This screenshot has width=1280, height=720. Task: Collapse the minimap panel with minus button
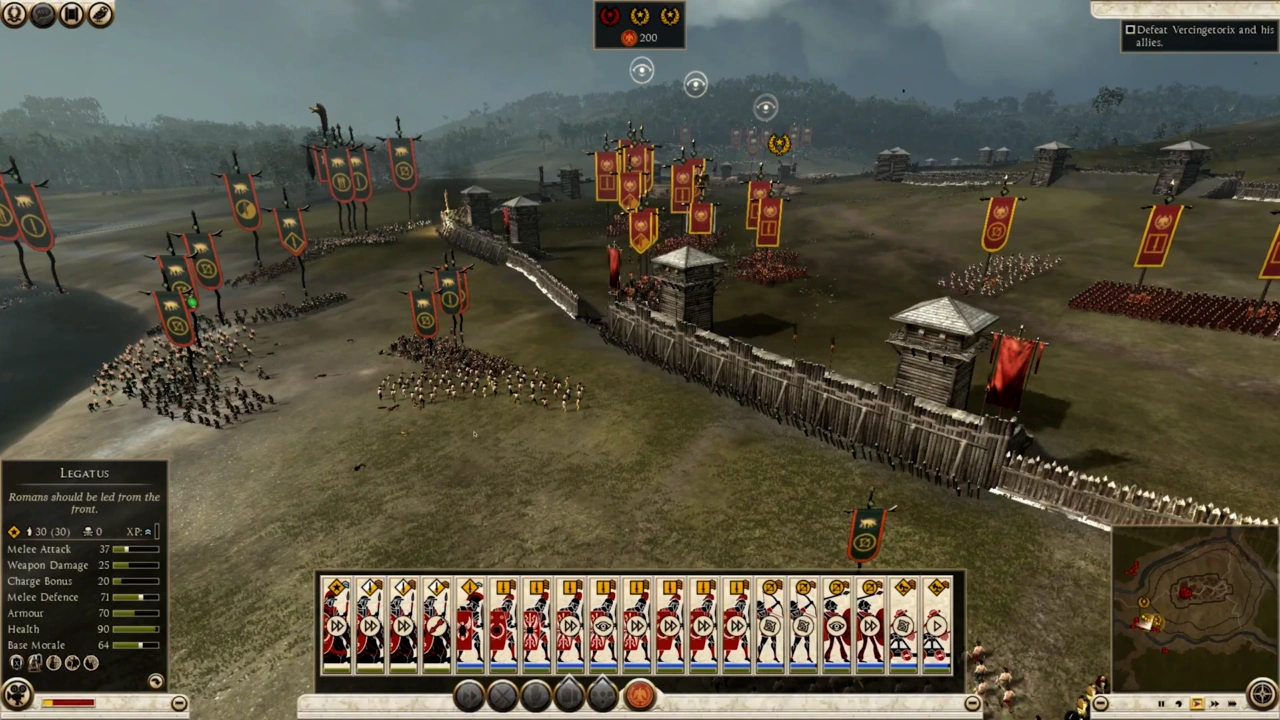click(1100, 704)
